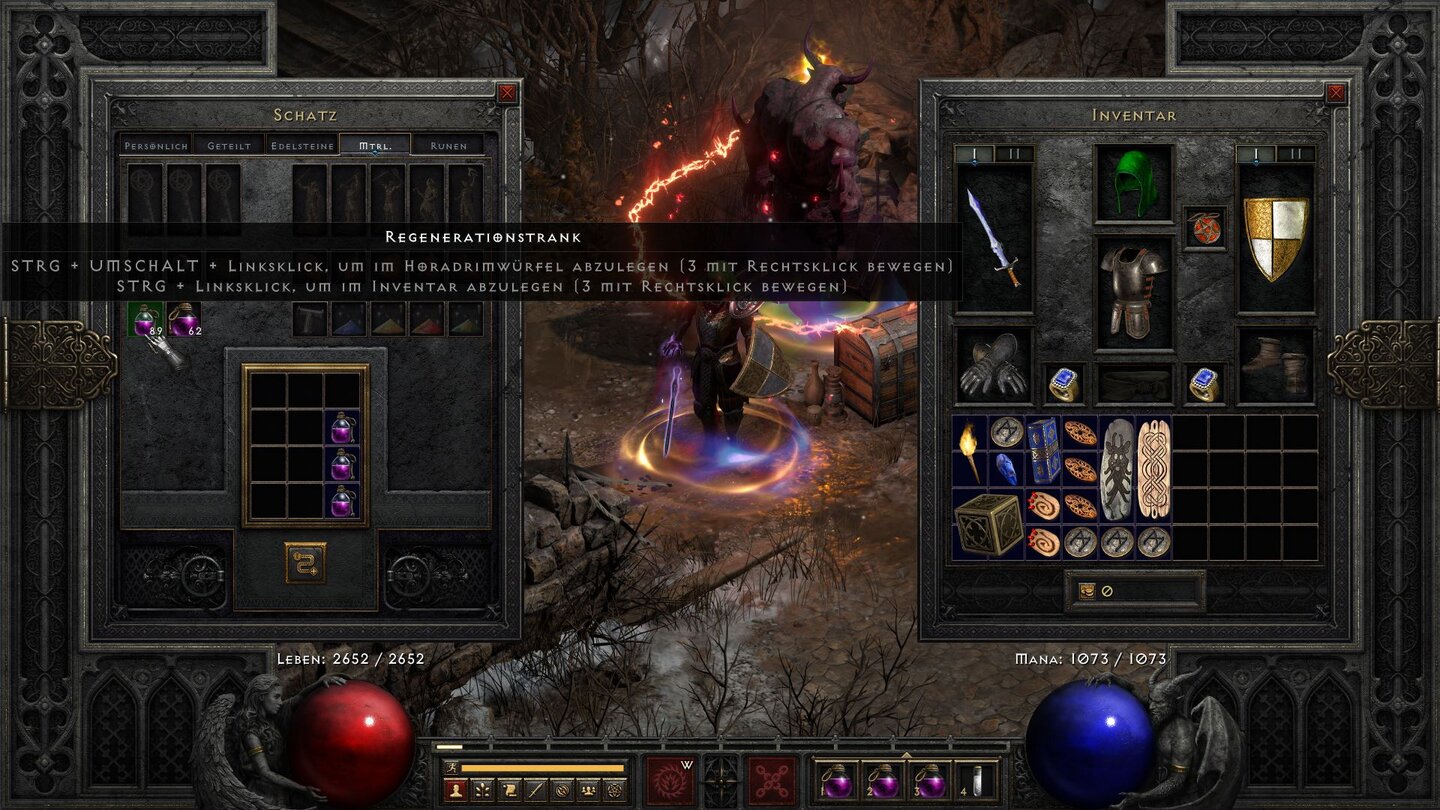Open the skill tree icon
1440x810 pixels.
point(482,790)
